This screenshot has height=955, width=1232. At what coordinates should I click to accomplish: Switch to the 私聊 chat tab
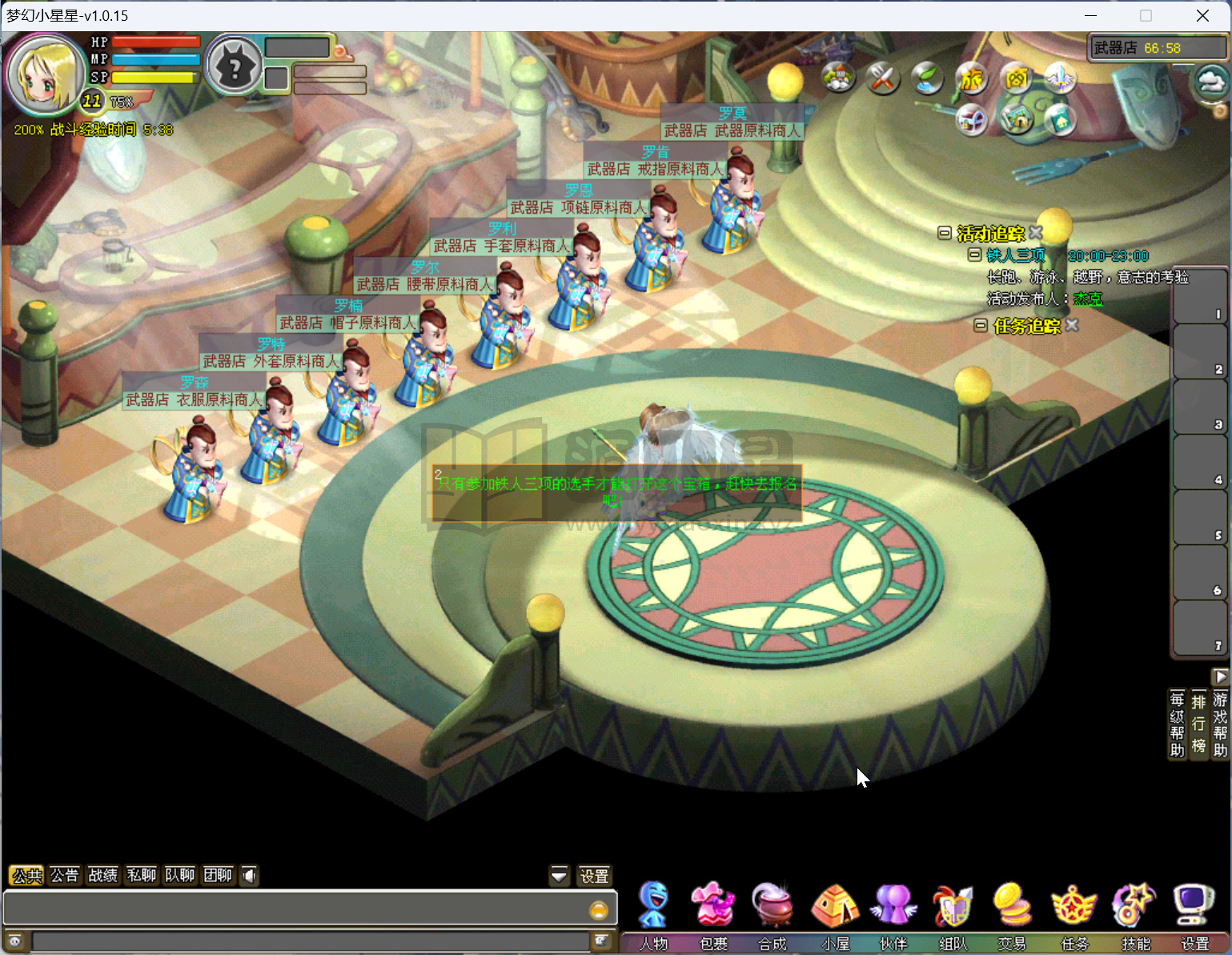click(x=141, y=875)
